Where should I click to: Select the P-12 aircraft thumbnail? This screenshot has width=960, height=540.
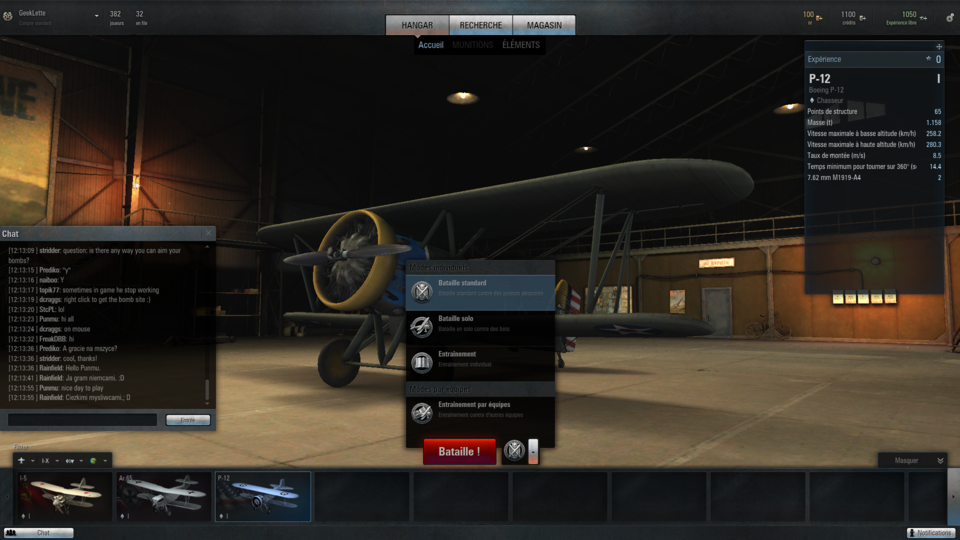tap(263, 497)
